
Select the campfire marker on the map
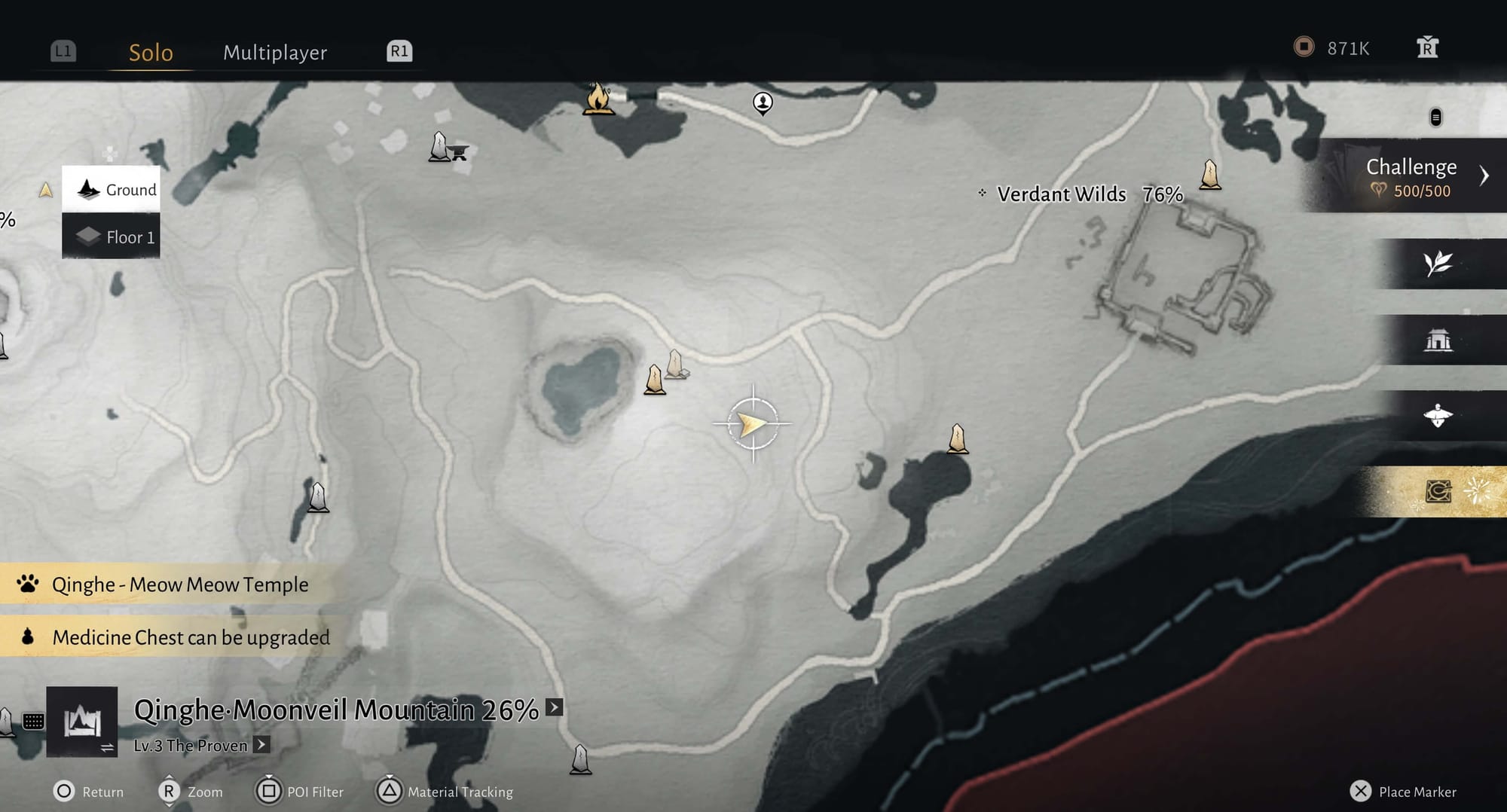tap(598, 99)
